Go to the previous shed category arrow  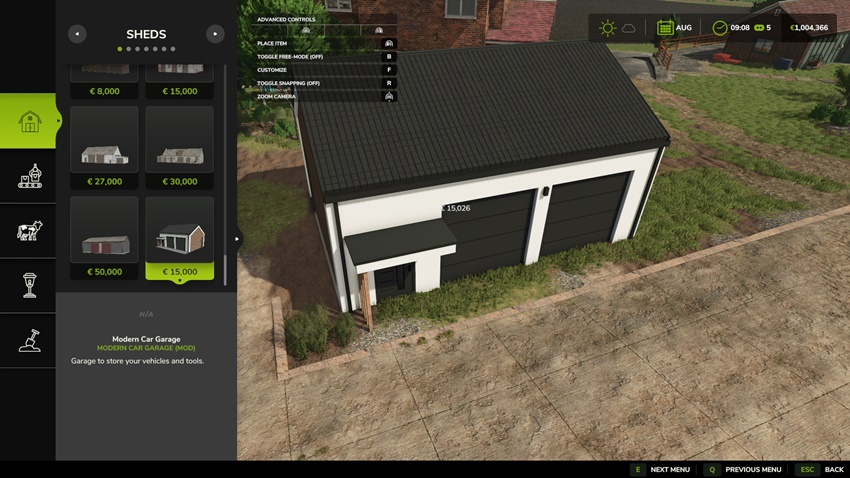point(77,34)
